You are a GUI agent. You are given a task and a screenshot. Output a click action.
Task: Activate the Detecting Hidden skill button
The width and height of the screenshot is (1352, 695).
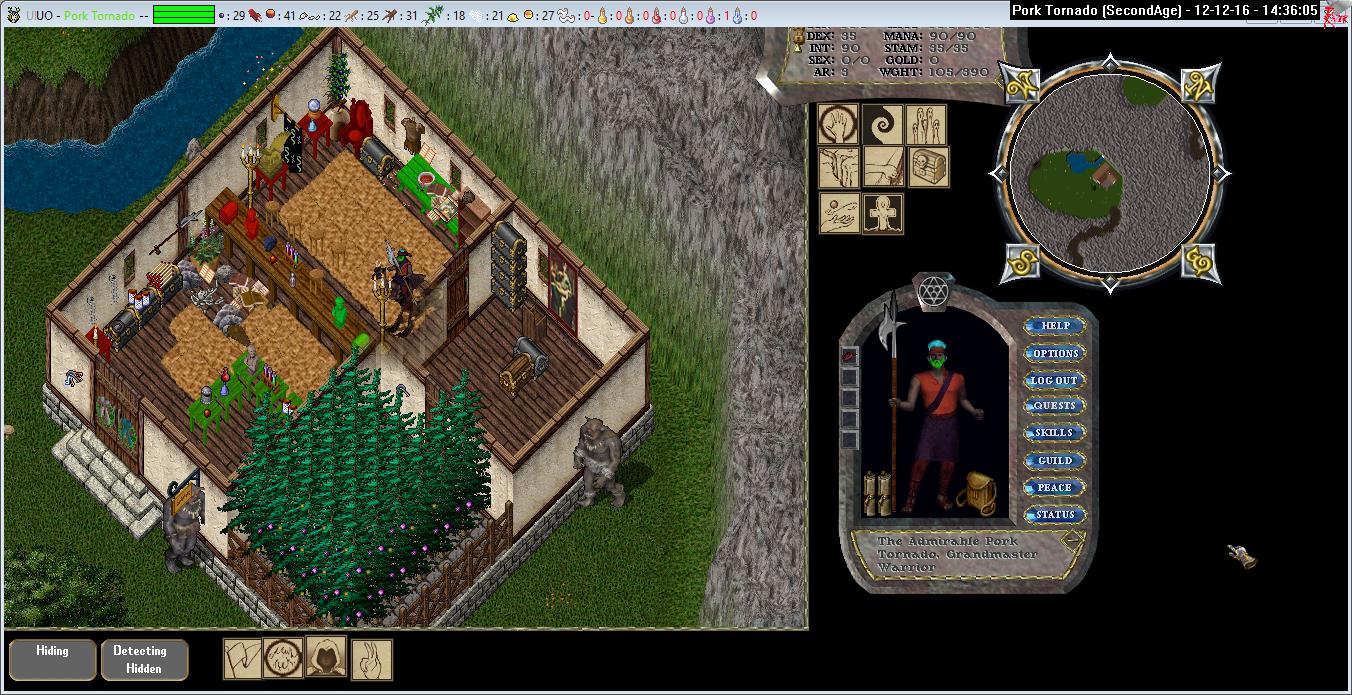[144, 659]
